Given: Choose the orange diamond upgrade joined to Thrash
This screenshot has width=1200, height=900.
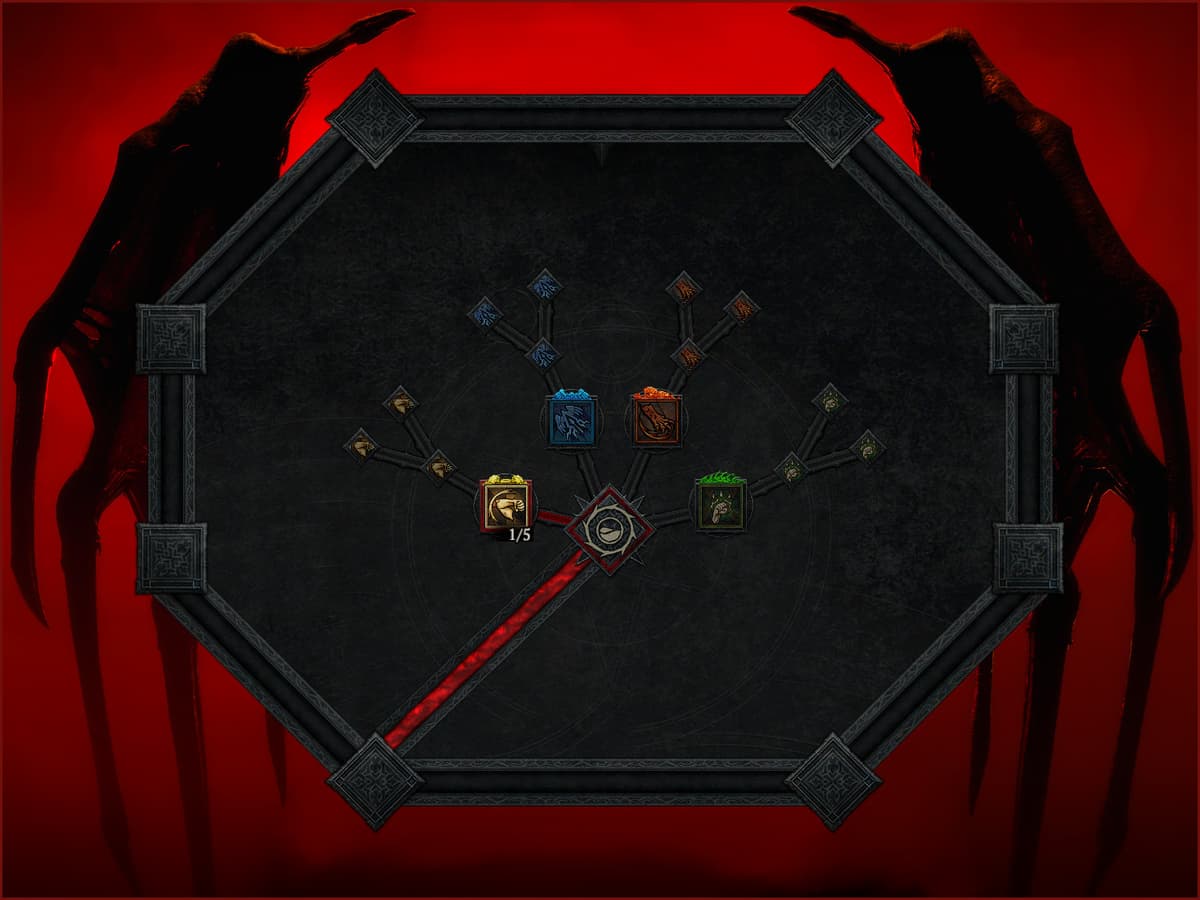Looking at the screenshot, I should pyautogui.click(x=688, y=354).
